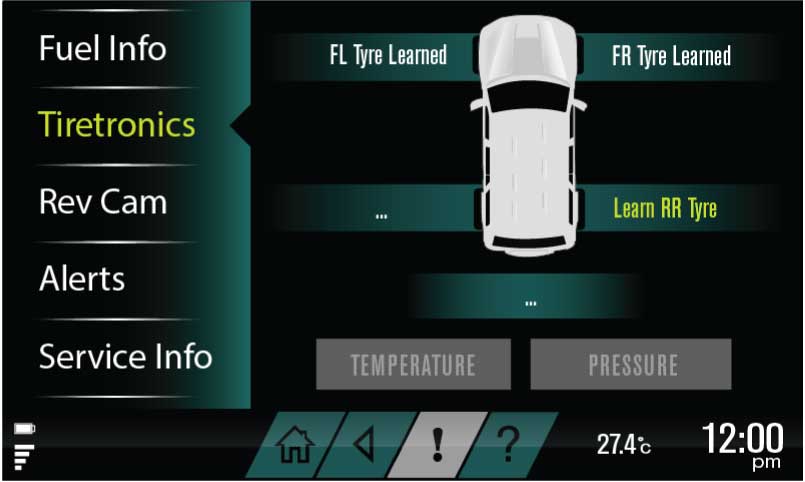Open help with the question mark icon
This screenshot has width=805, height=482.
coord(507,444)
